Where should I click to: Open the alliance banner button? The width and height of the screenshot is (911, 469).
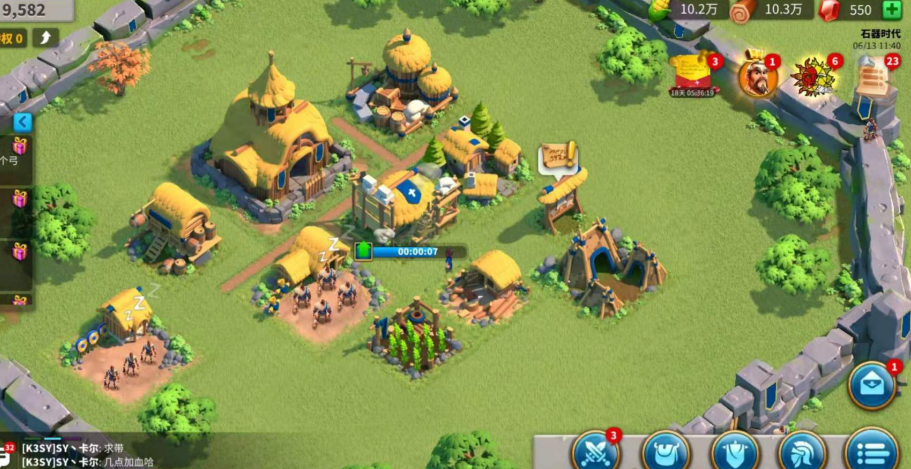tap(734, 451)
